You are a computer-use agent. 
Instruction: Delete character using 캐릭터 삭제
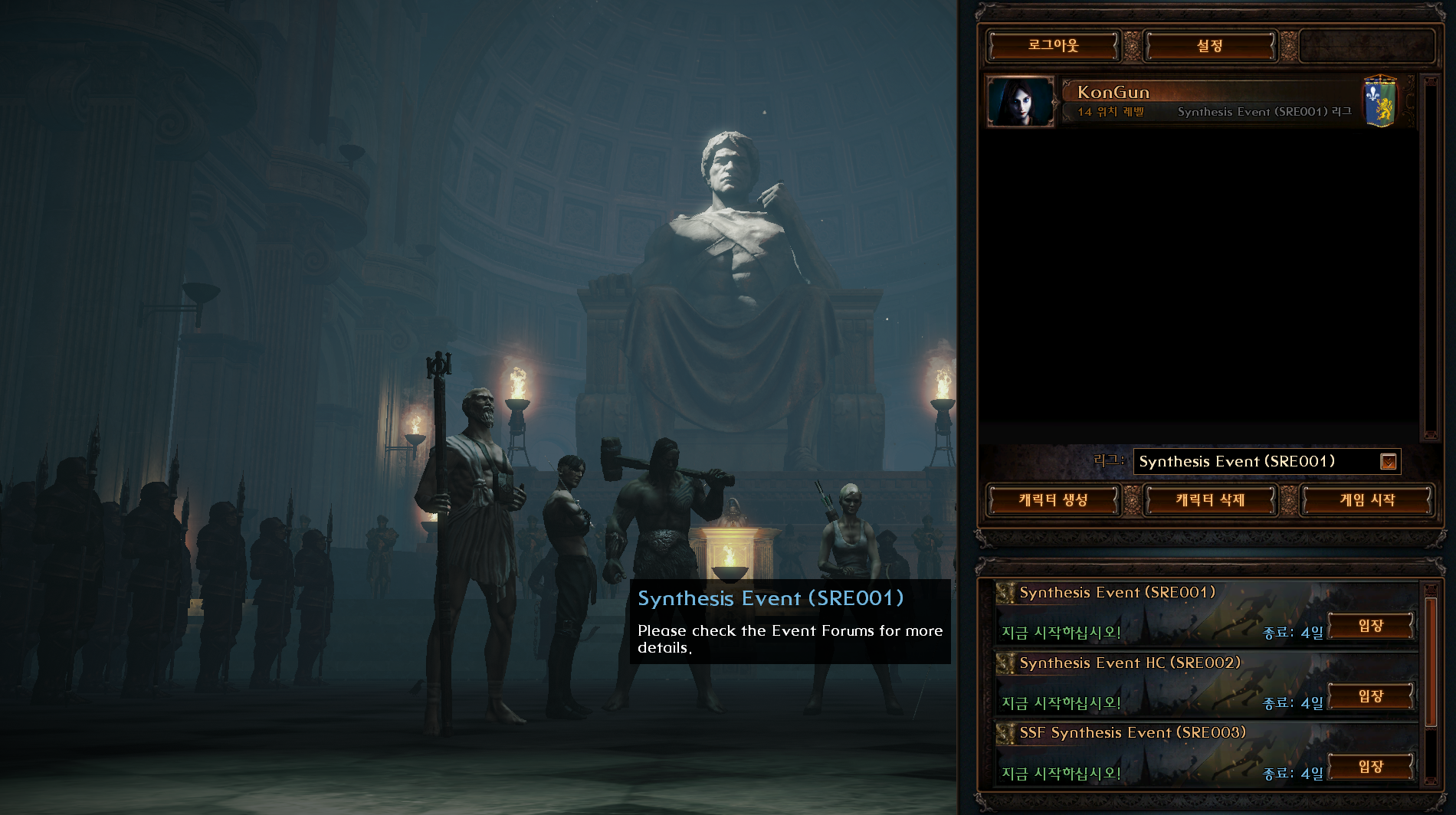pyautogui.click(x=1210, y=500)
